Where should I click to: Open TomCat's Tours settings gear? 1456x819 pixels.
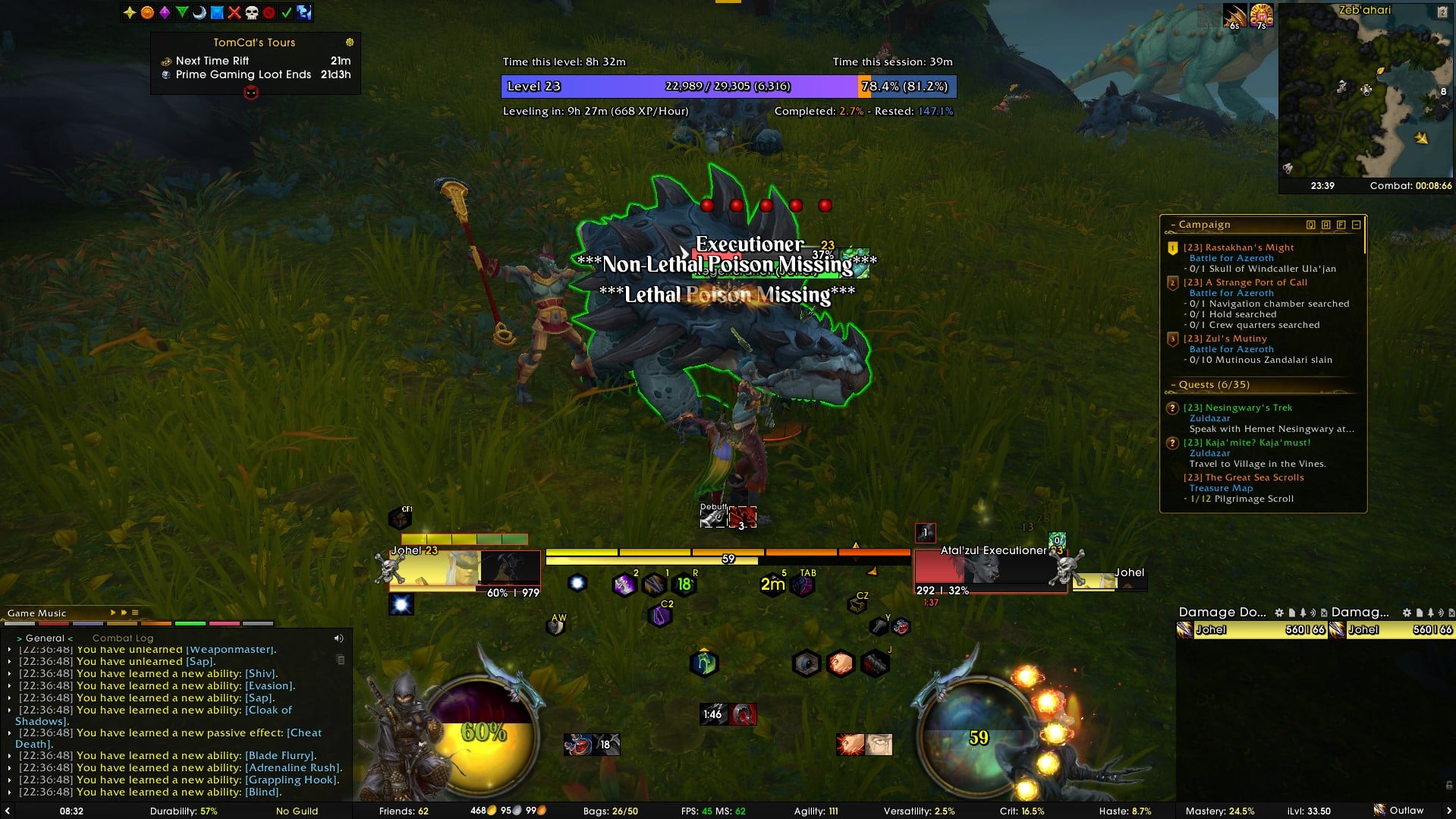[350, 43]
